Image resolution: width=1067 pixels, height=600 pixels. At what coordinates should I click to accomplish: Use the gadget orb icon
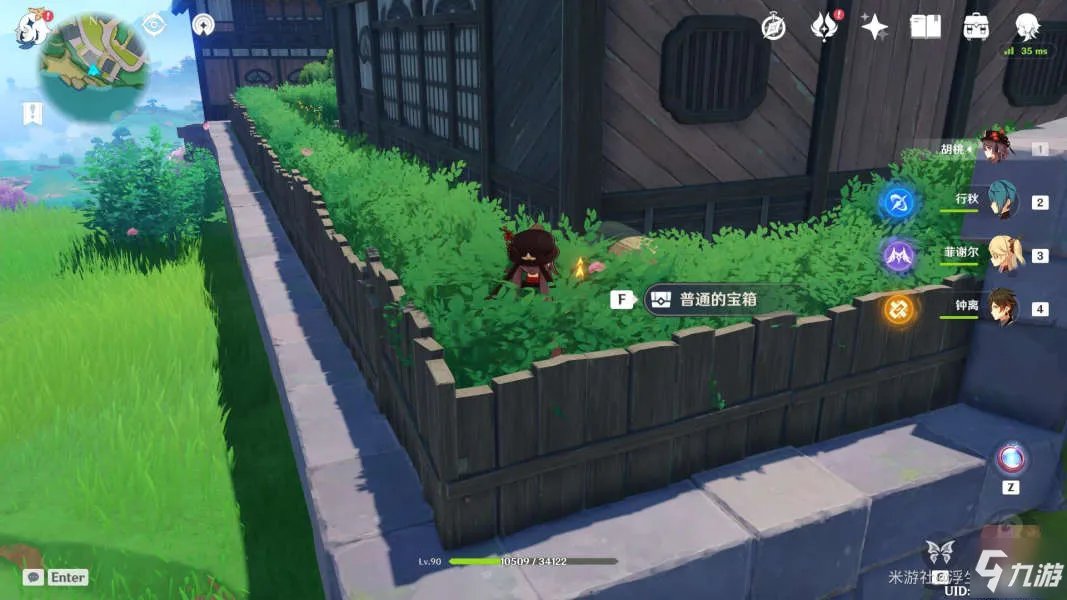pyautogui.click(x=1010, y=459)
